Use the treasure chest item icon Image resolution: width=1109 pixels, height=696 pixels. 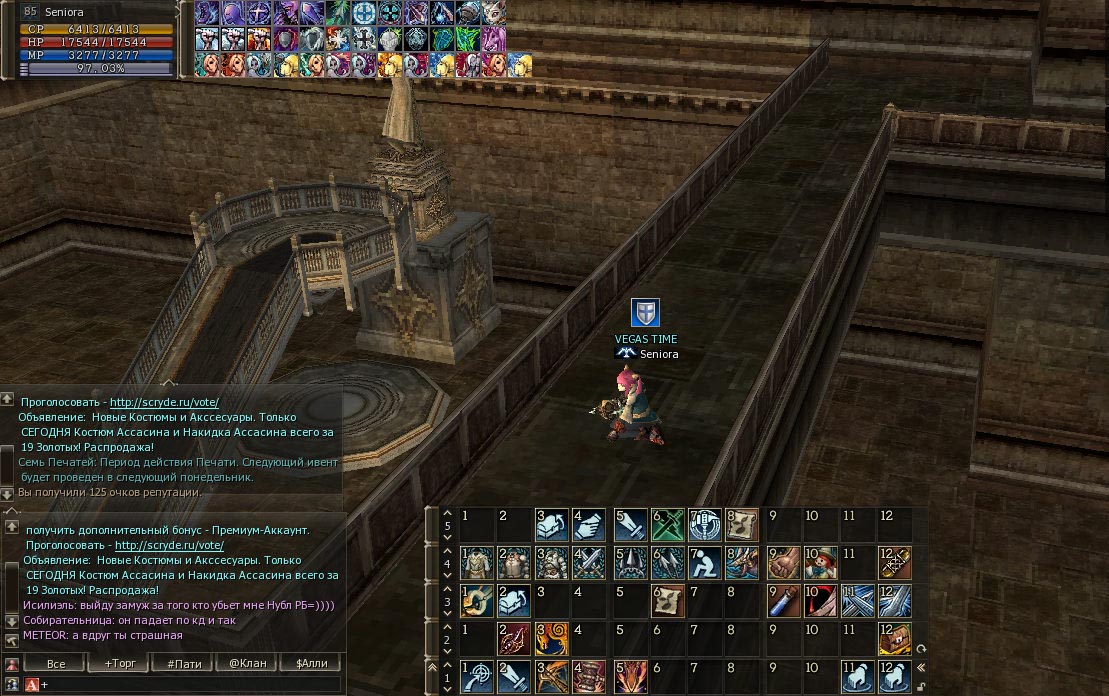(893, 638)
